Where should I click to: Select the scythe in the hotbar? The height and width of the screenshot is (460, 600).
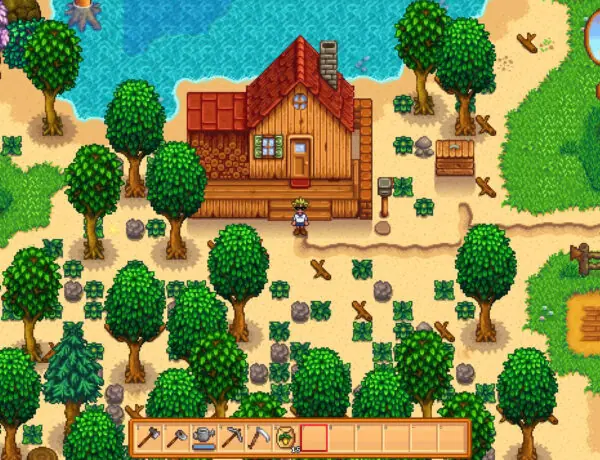(x=259, y=437)
